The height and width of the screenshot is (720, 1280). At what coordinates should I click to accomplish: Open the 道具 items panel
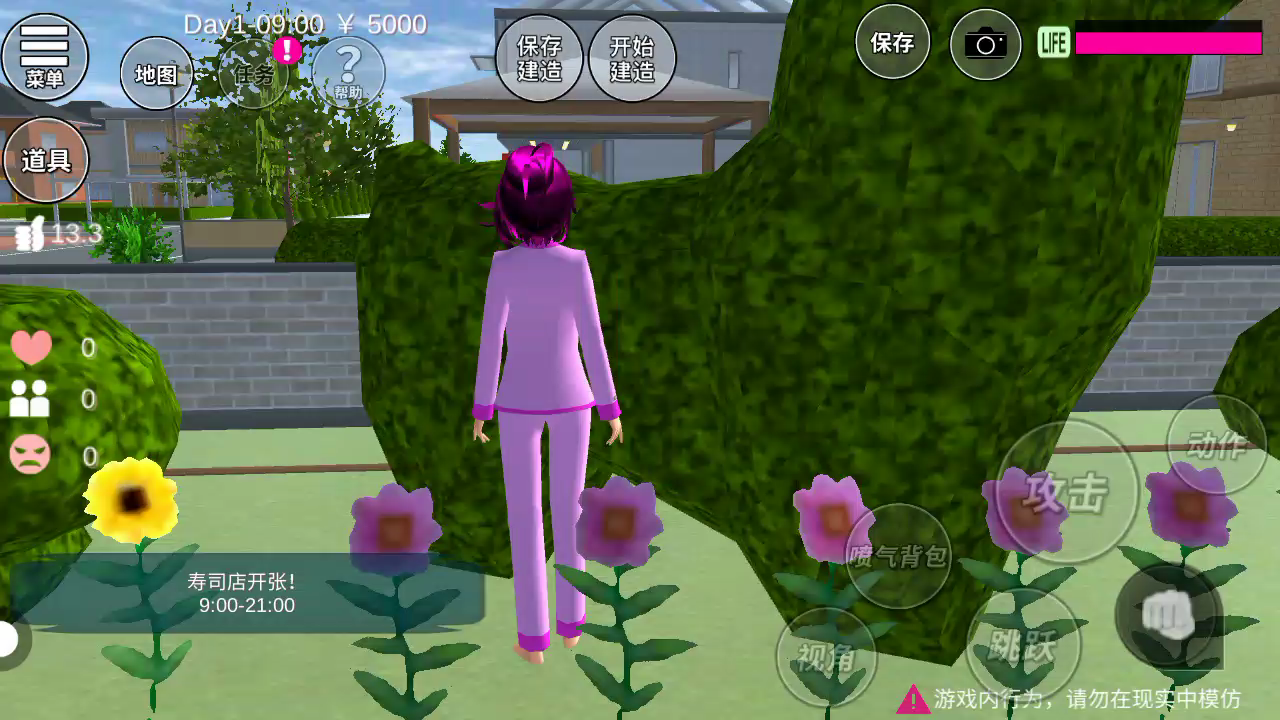tap(46, 160)
